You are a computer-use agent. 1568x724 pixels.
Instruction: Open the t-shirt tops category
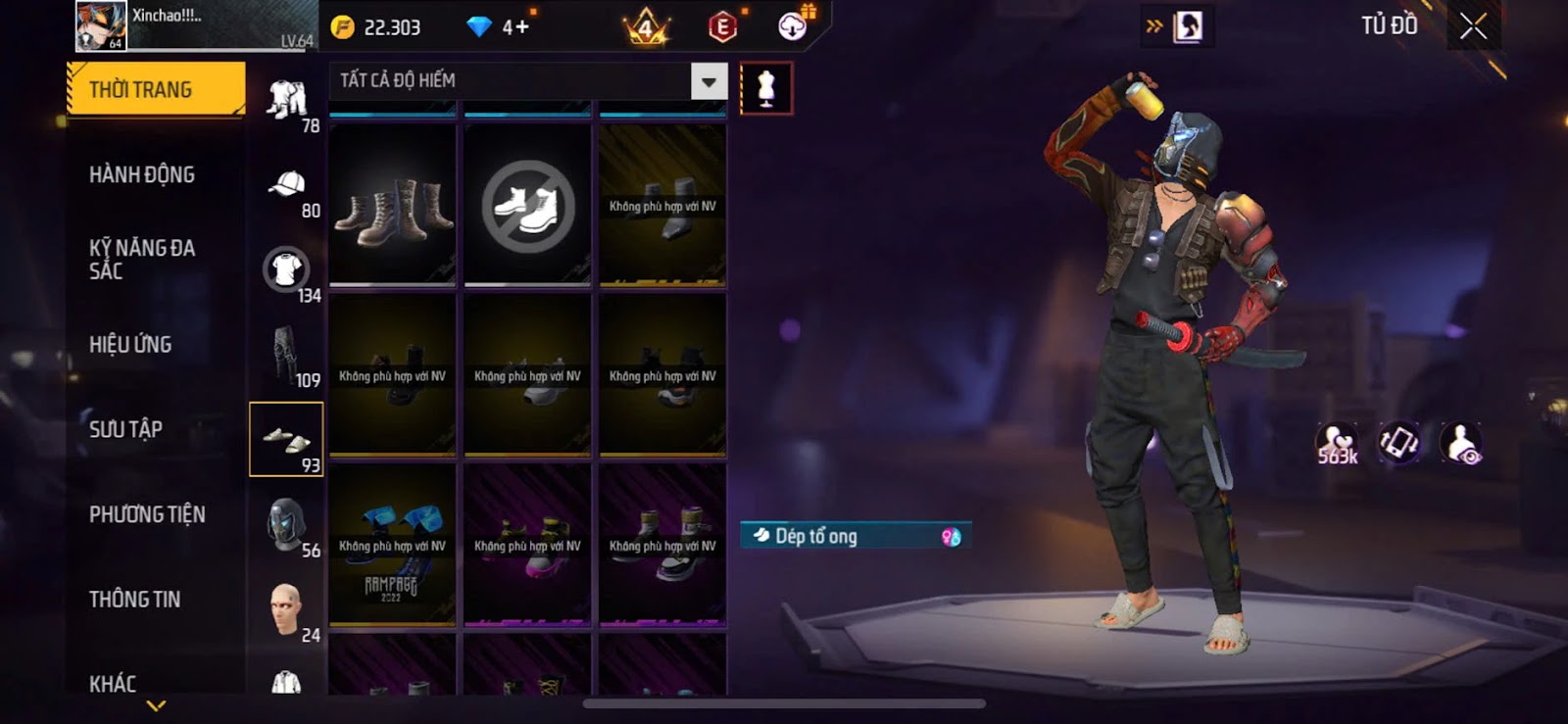pos(286,268)
